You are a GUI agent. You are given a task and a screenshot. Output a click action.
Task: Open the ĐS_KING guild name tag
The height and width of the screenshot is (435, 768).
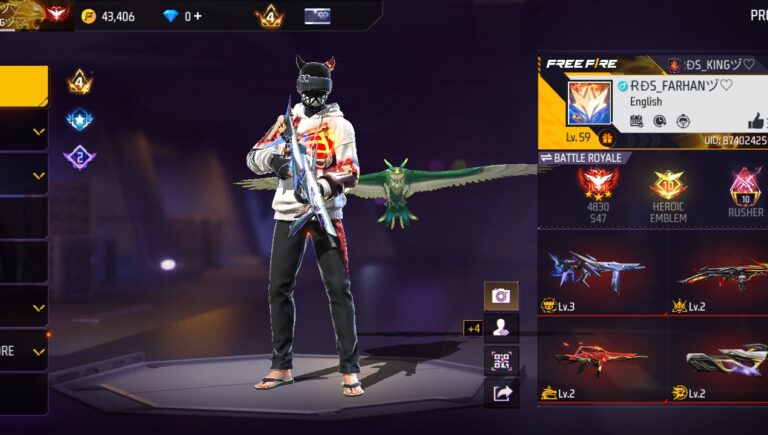click(x=707, y=65)
